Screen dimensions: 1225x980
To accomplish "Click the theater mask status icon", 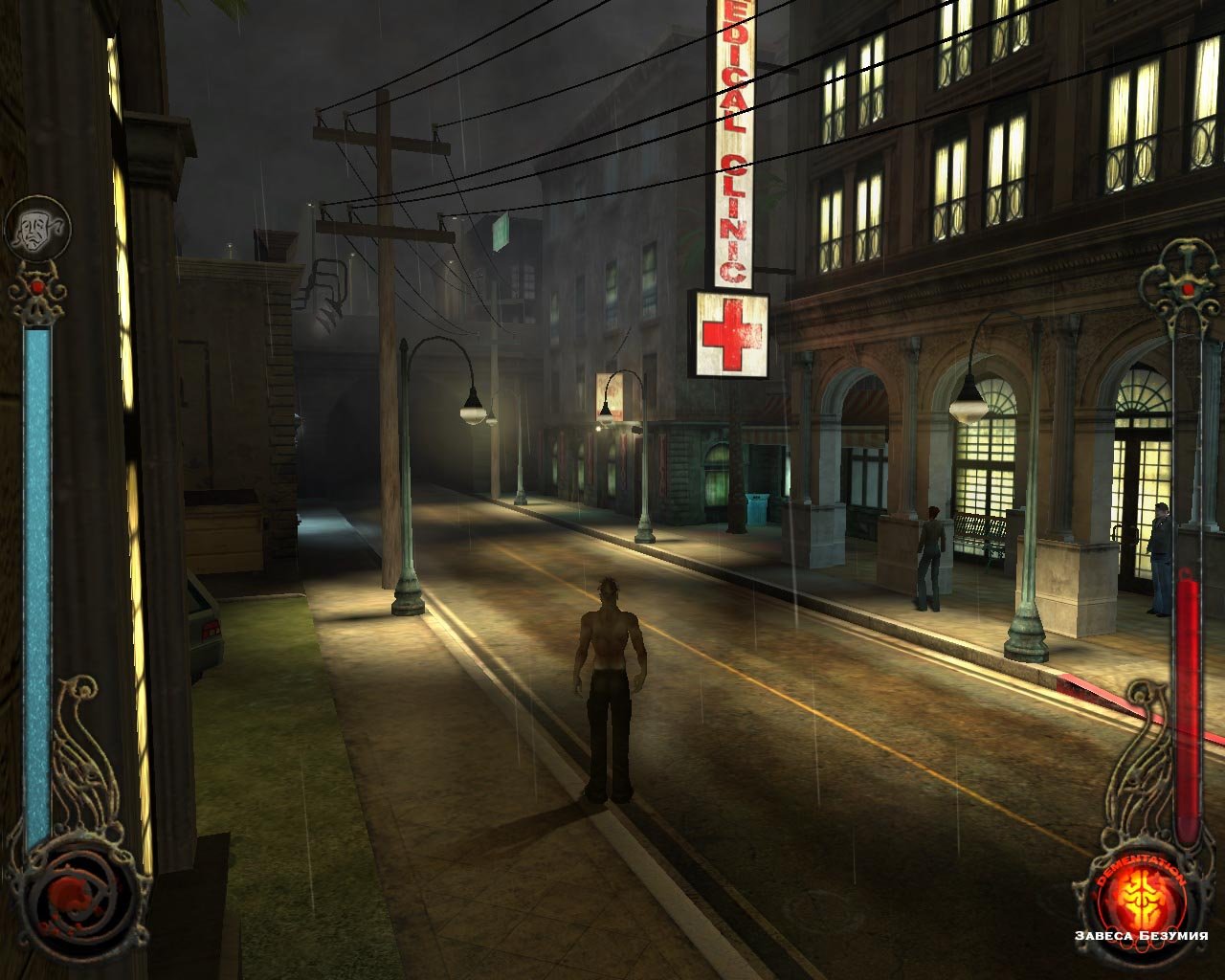I will click(35, 230).
